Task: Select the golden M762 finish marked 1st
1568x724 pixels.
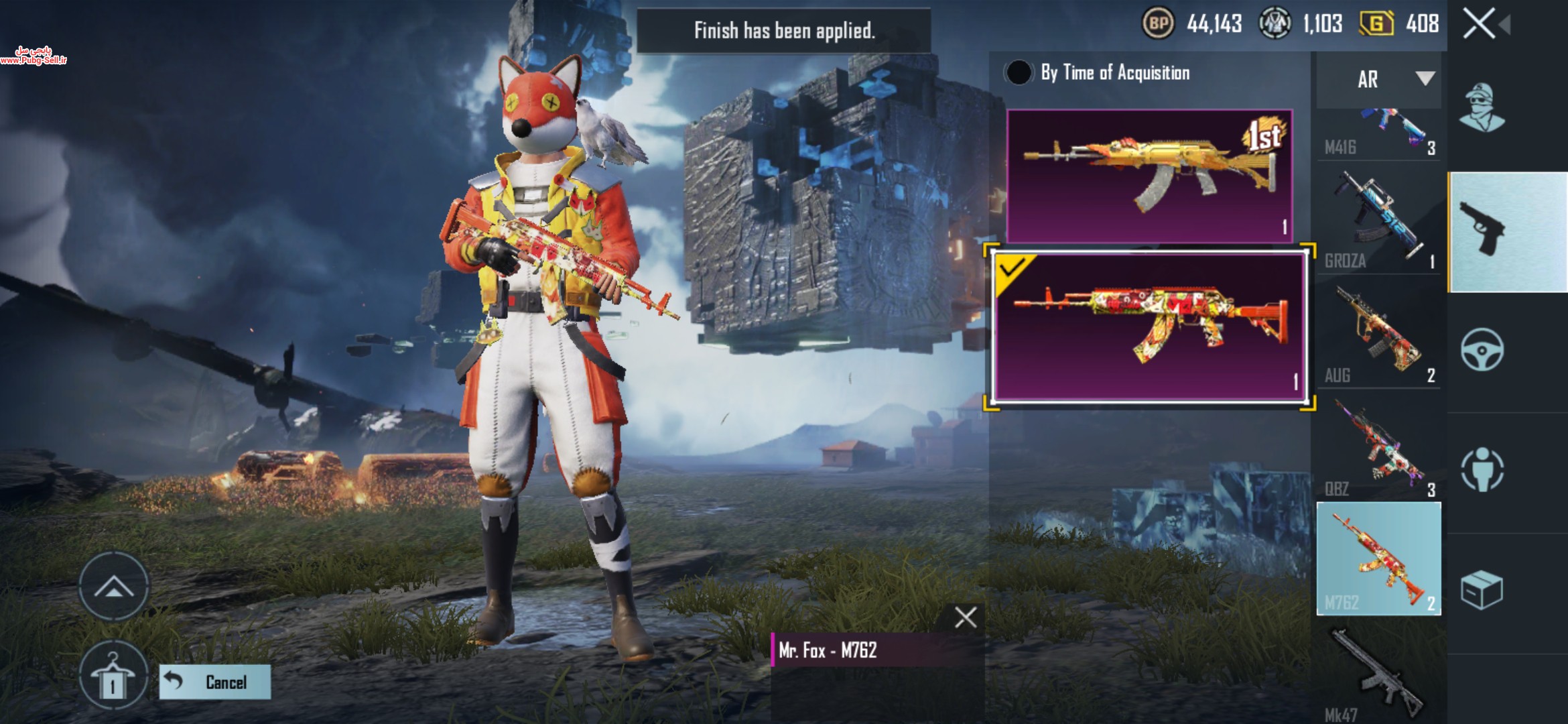Action: tap(1149, 176)
